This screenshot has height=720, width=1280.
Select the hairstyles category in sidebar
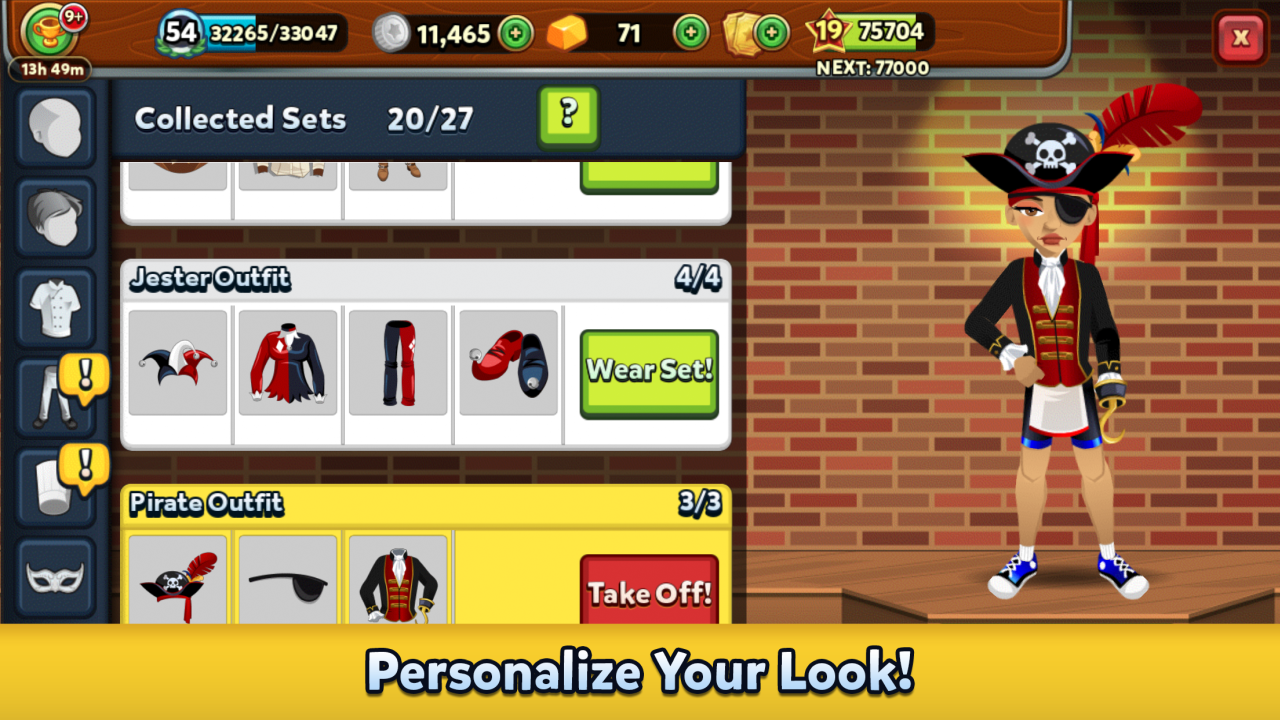pyautogui.click(x=55, y=217)
